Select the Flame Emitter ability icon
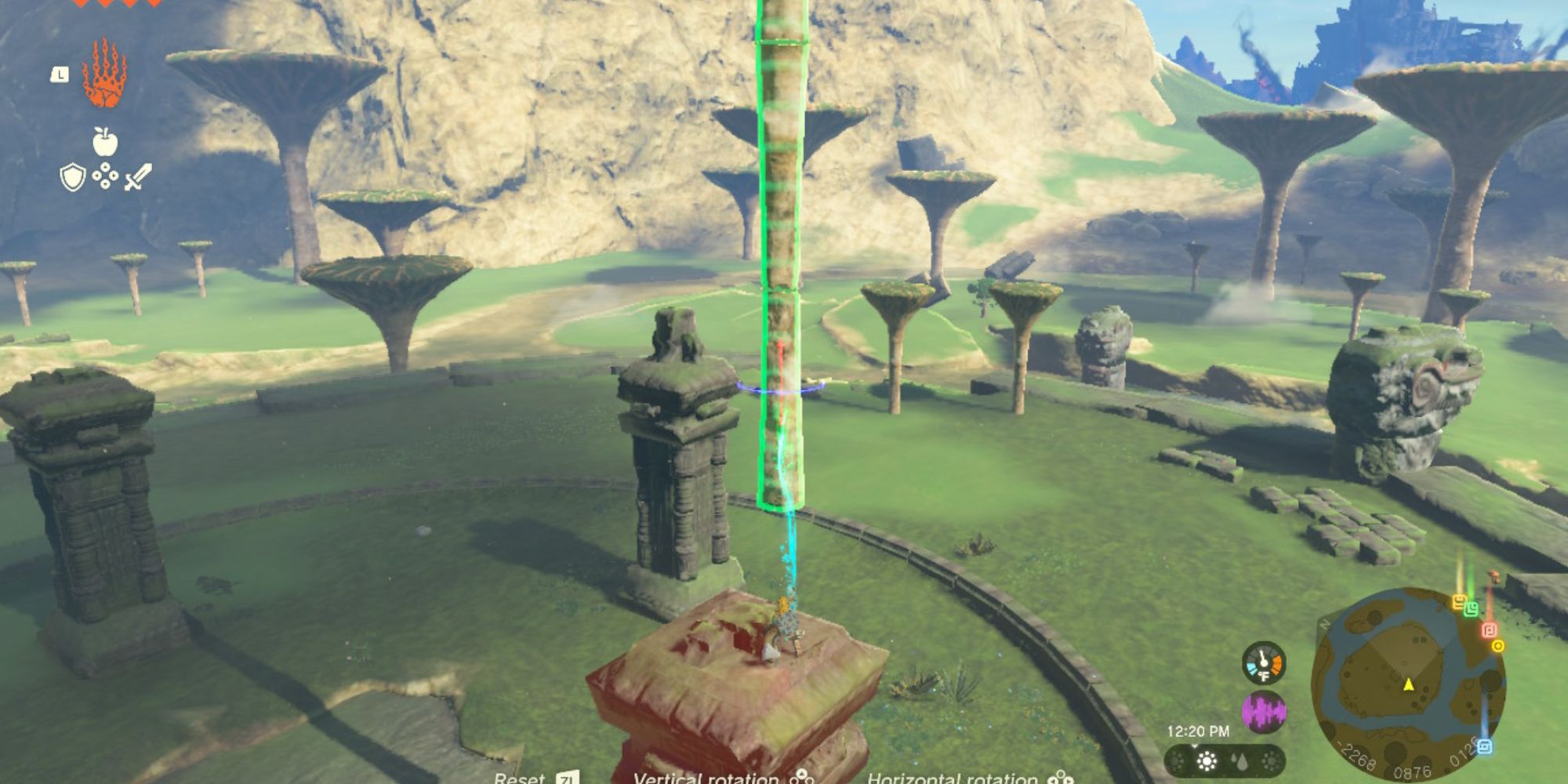 point(106,74)
